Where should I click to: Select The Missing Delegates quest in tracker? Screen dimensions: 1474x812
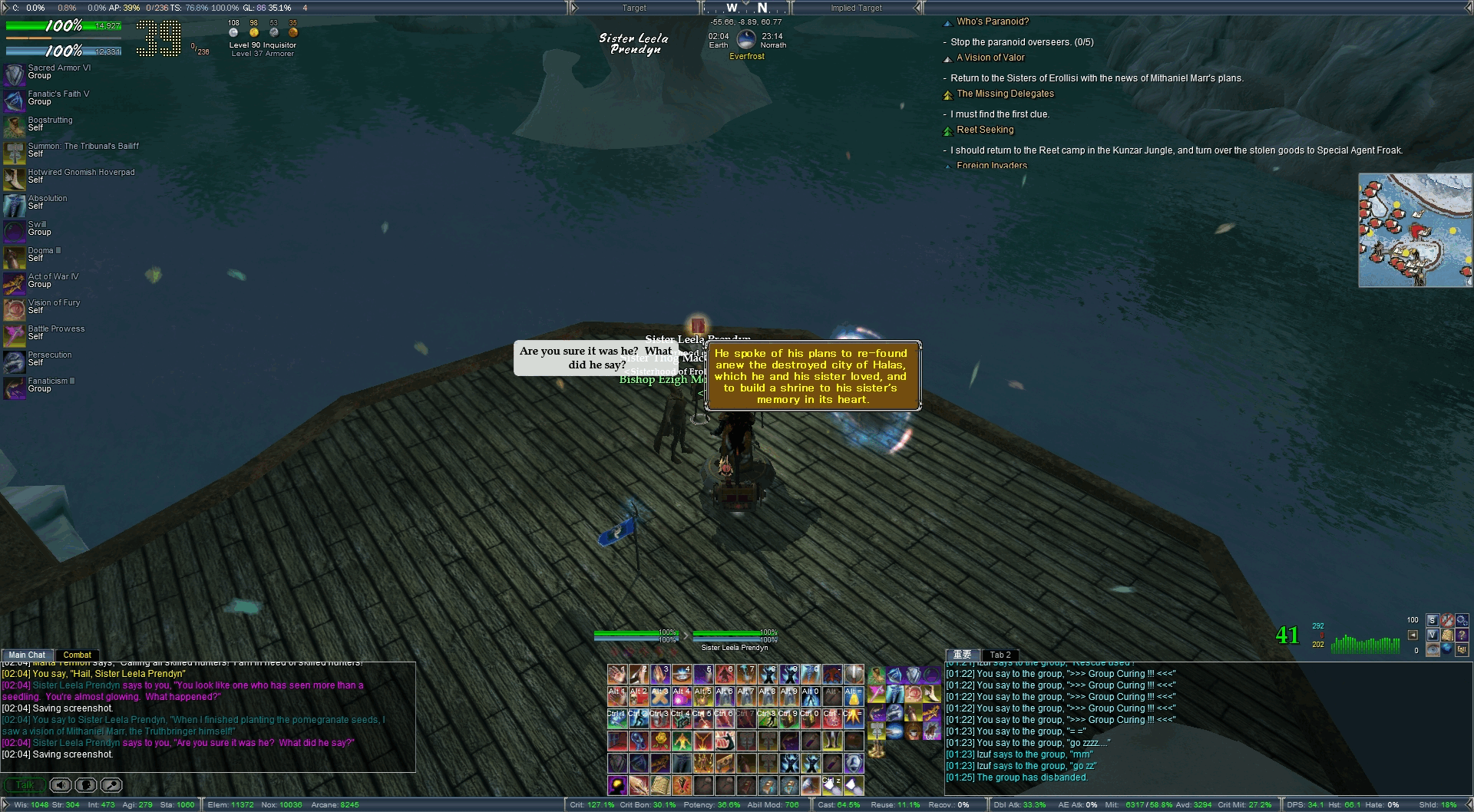(x=1005, y=94)
